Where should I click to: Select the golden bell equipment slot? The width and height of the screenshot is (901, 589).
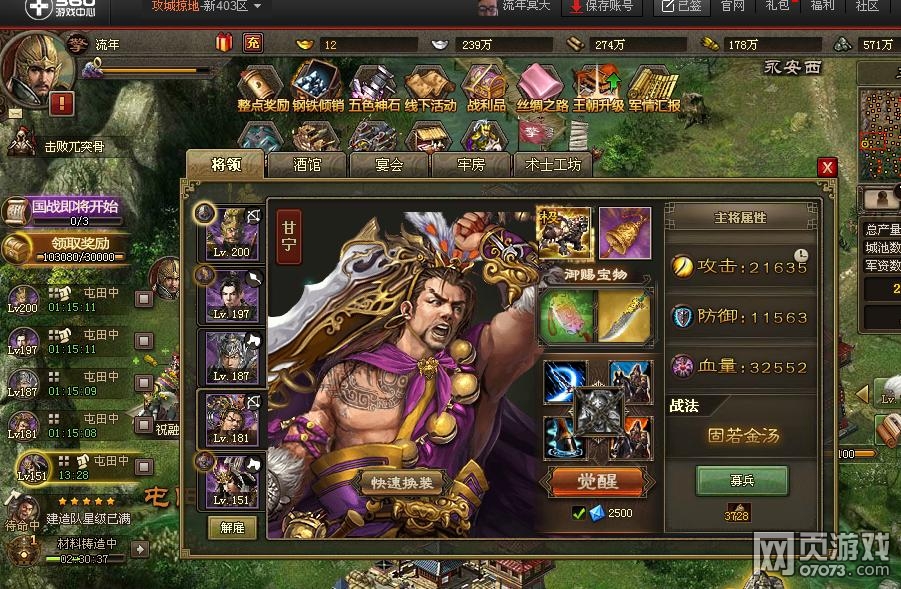(624, 232)
